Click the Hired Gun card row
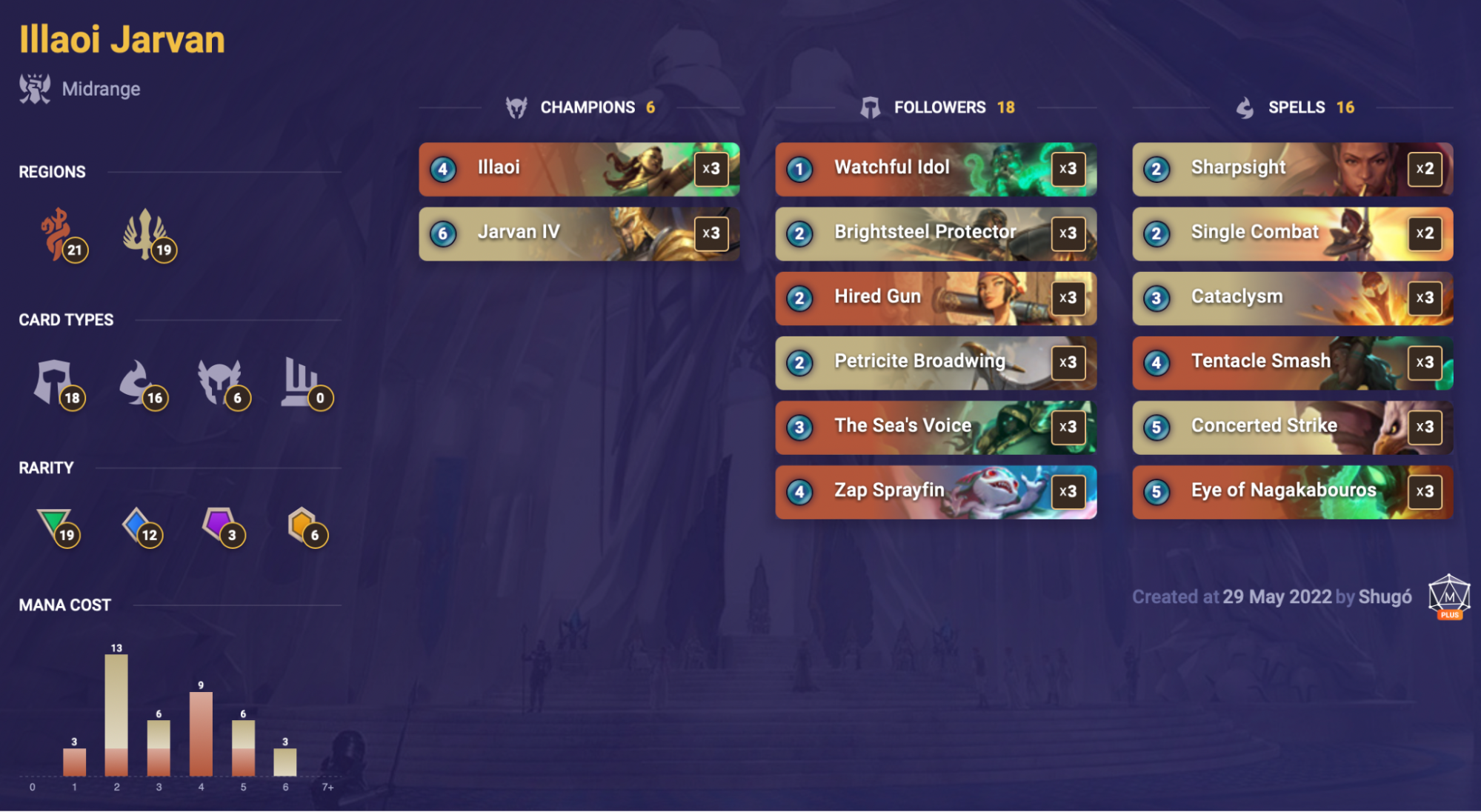 coord(935,298)
